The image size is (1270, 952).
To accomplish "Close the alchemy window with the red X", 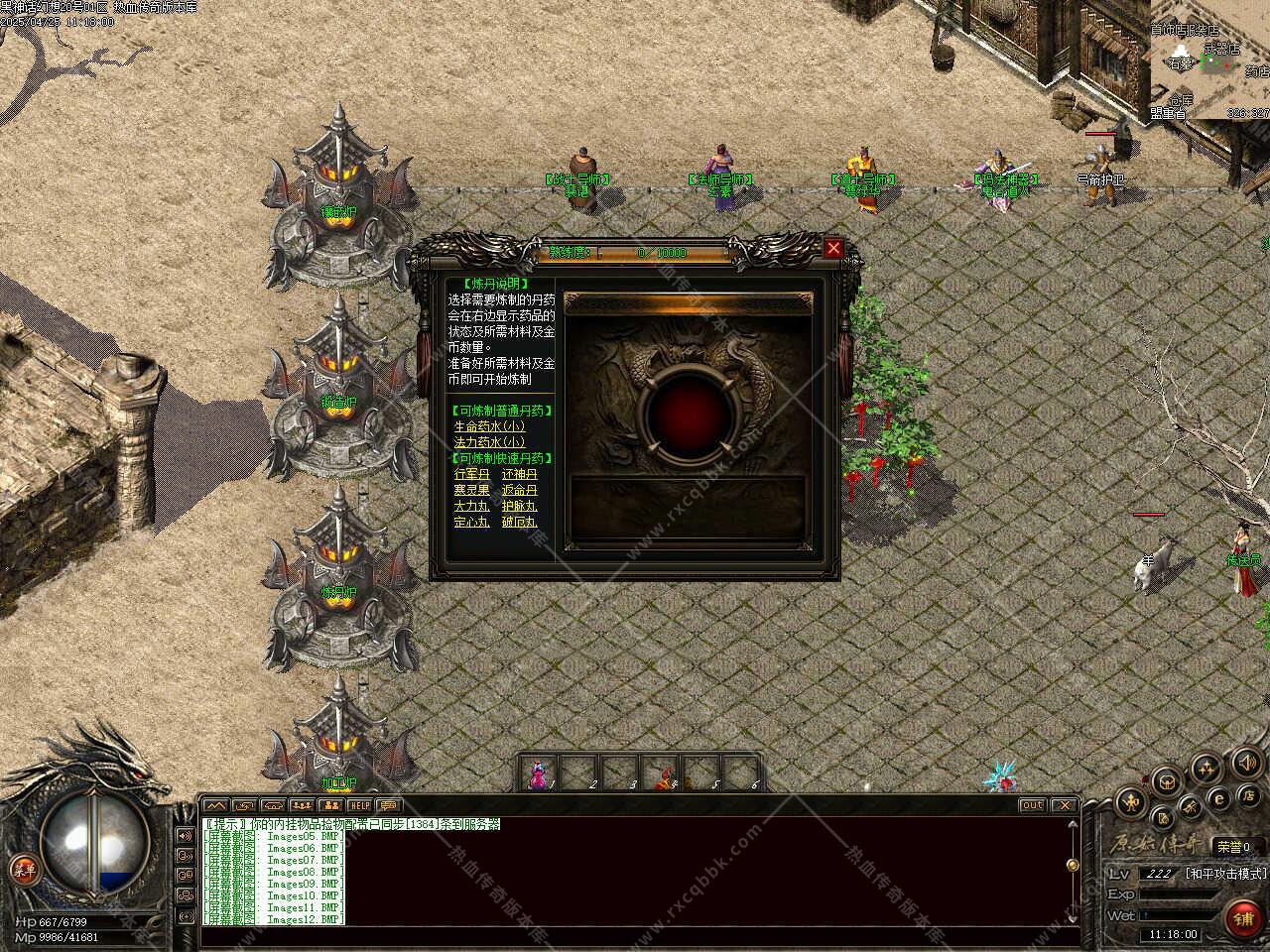I will [833, 248].
